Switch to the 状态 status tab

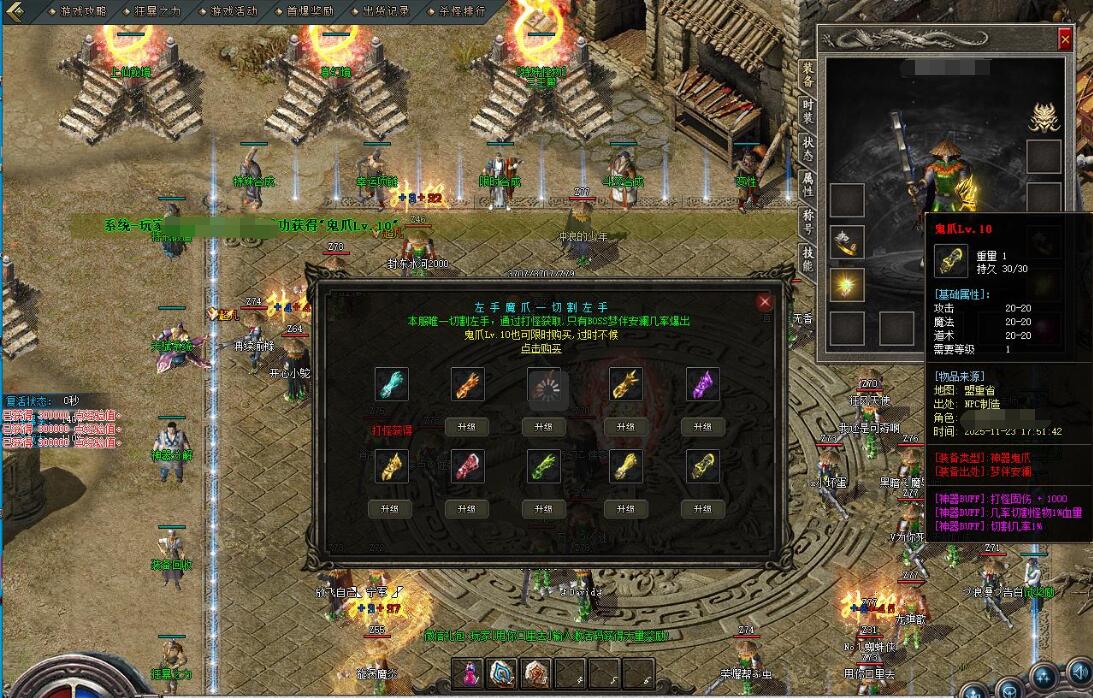808,150
